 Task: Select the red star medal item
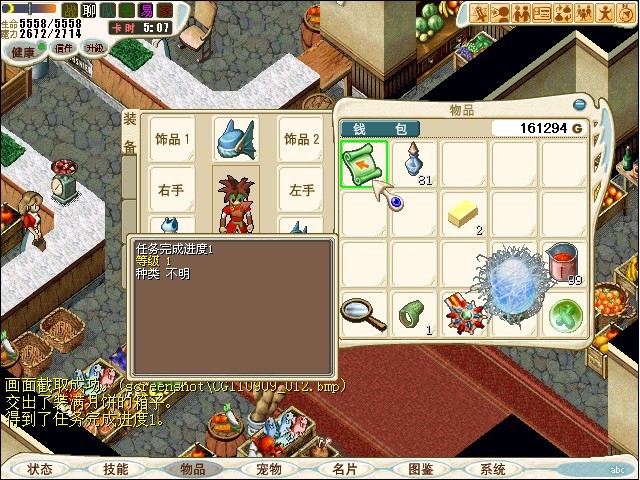pyautogui.click(x=462, y=313)
